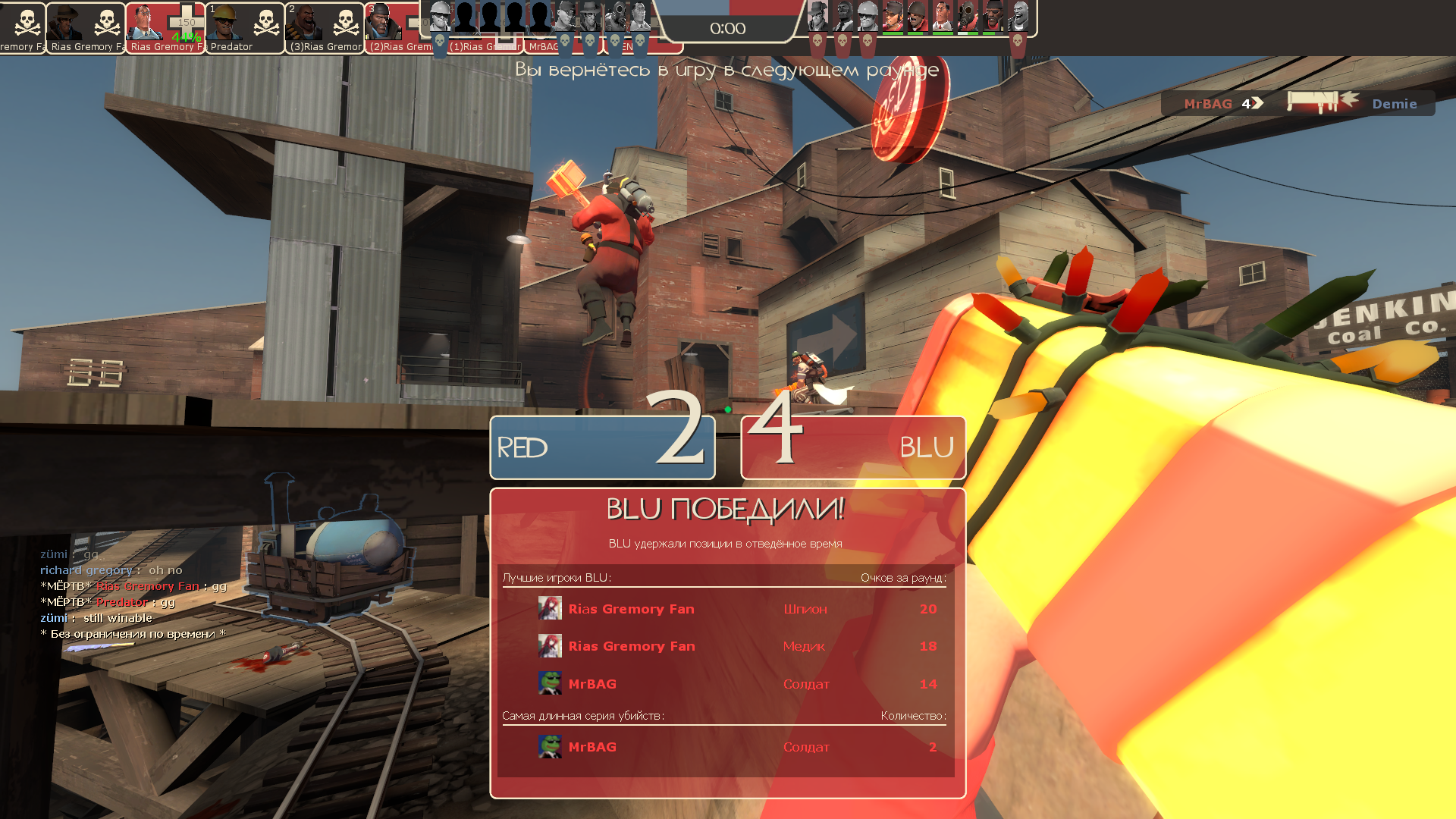Select the Demoman panel labeled (2)Rias Grem
The width and height of the screenshot is (1456, 819).
[392, 28]
